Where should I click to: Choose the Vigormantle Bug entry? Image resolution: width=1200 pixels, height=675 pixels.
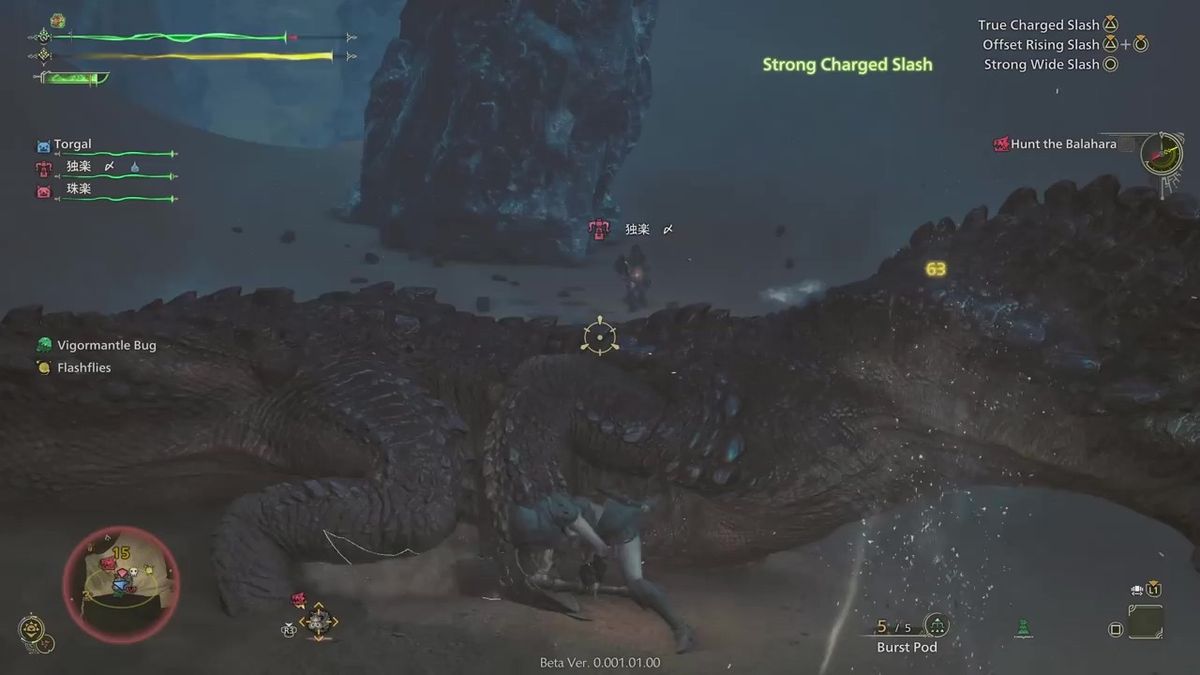click(x=106, y=345)
